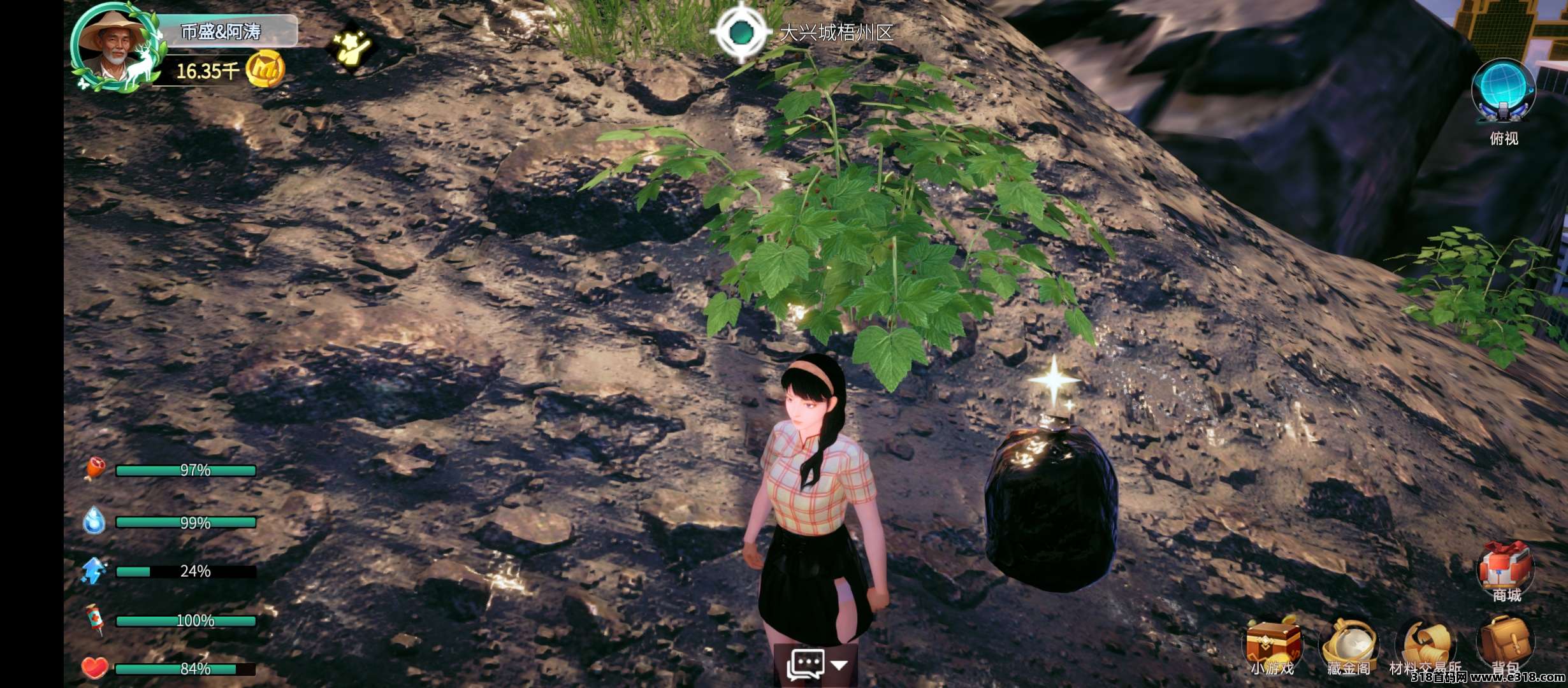
Task: Open the 背包 backpack
Action: pyautogui.click(x=1505, y=643)
